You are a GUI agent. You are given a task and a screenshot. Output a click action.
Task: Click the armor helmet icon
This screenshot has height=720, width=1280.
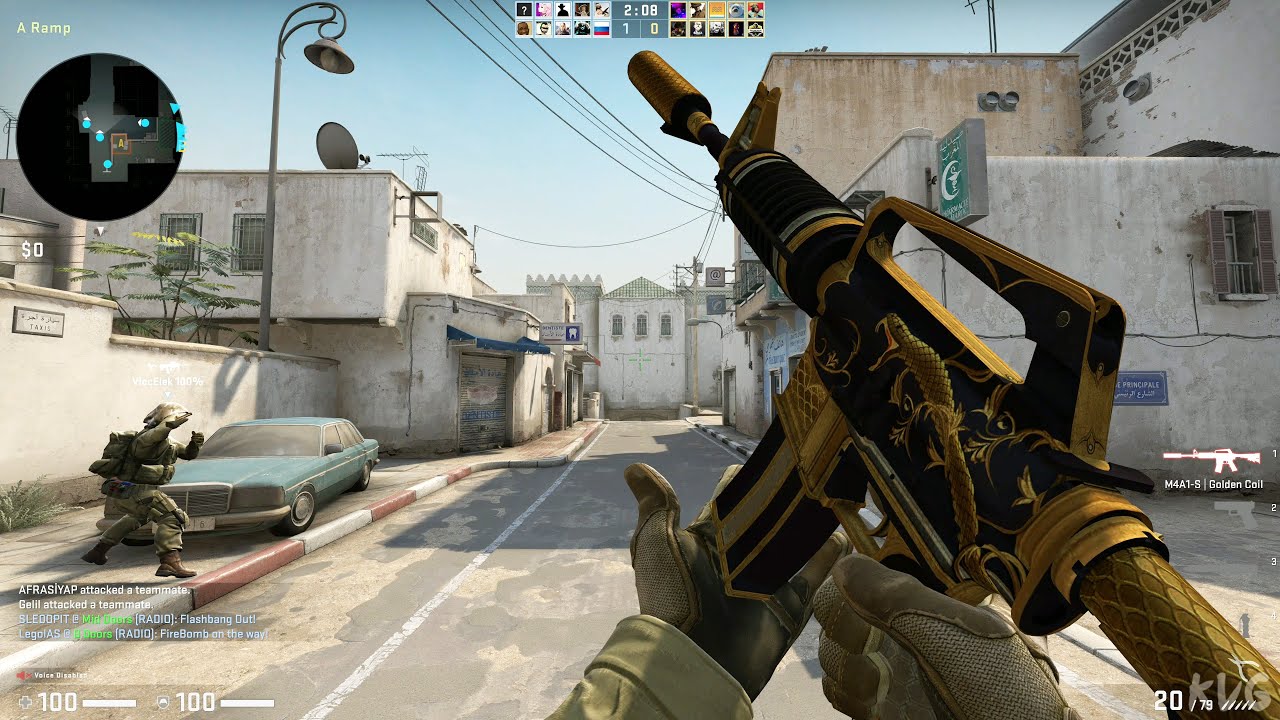click(x=164, y=703)
